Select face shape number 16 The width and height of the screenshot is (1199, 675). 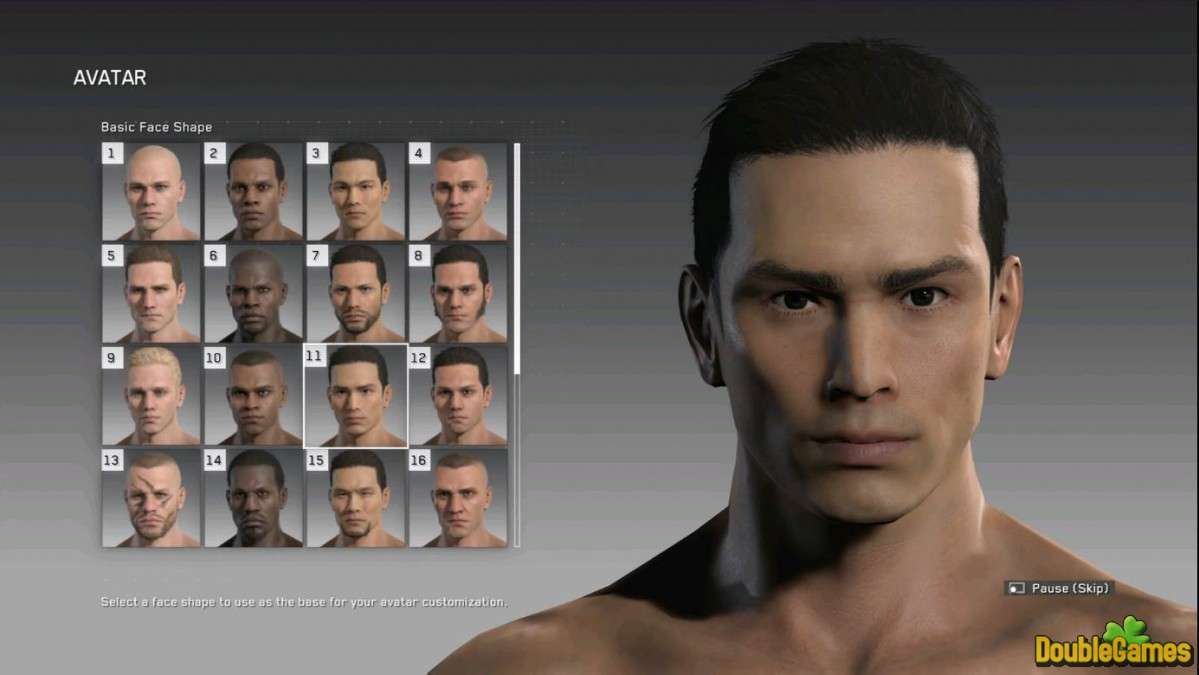point(458,498)
